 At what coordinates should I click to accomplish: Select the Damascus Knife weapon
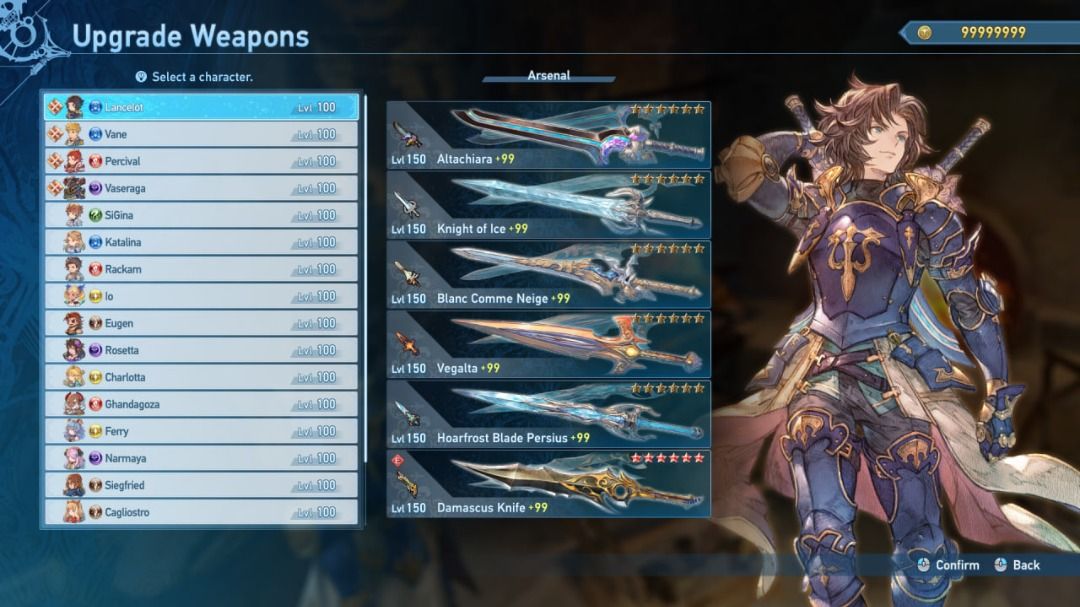(548, 484)
